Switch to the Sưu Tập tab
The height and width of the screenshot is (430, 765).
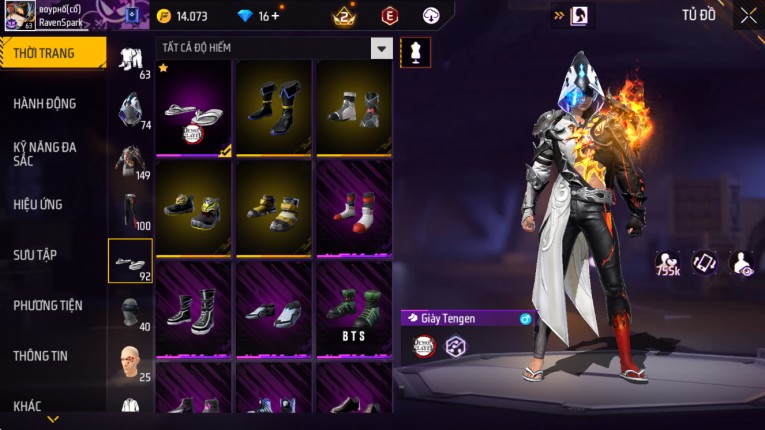[x=35, y=255]
